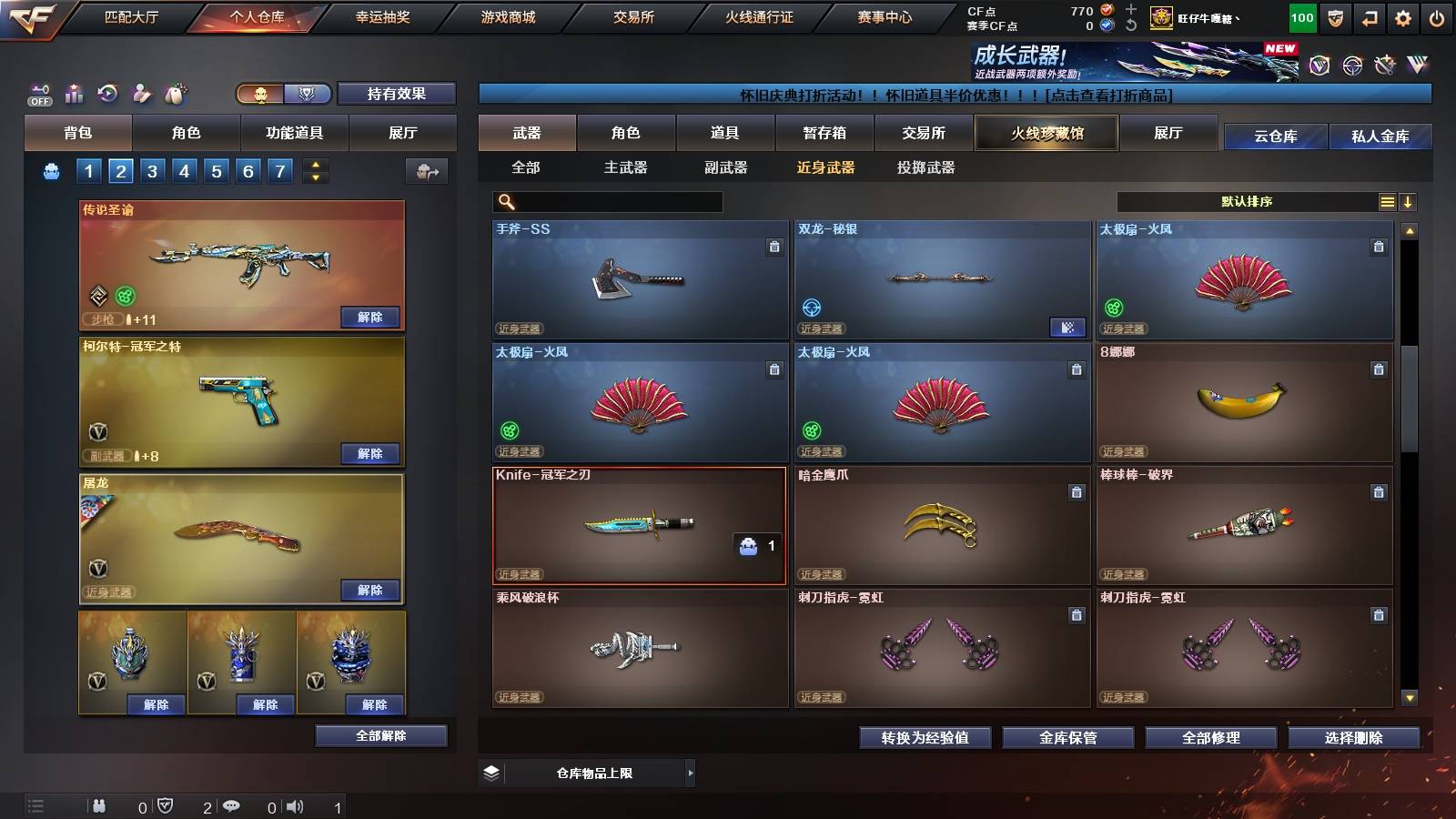Switch the character/trophy toggle to trophy view
1456x819 pixels.
(x=307, y=94)
